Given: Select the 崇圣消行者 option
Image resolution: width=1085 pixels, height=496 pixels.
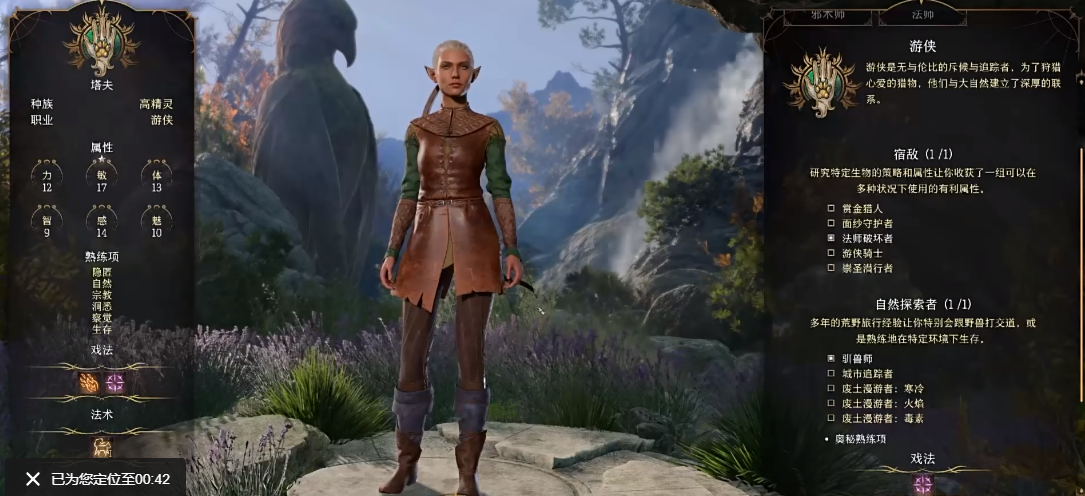Looking at the screenshot, I should point(831,268).
